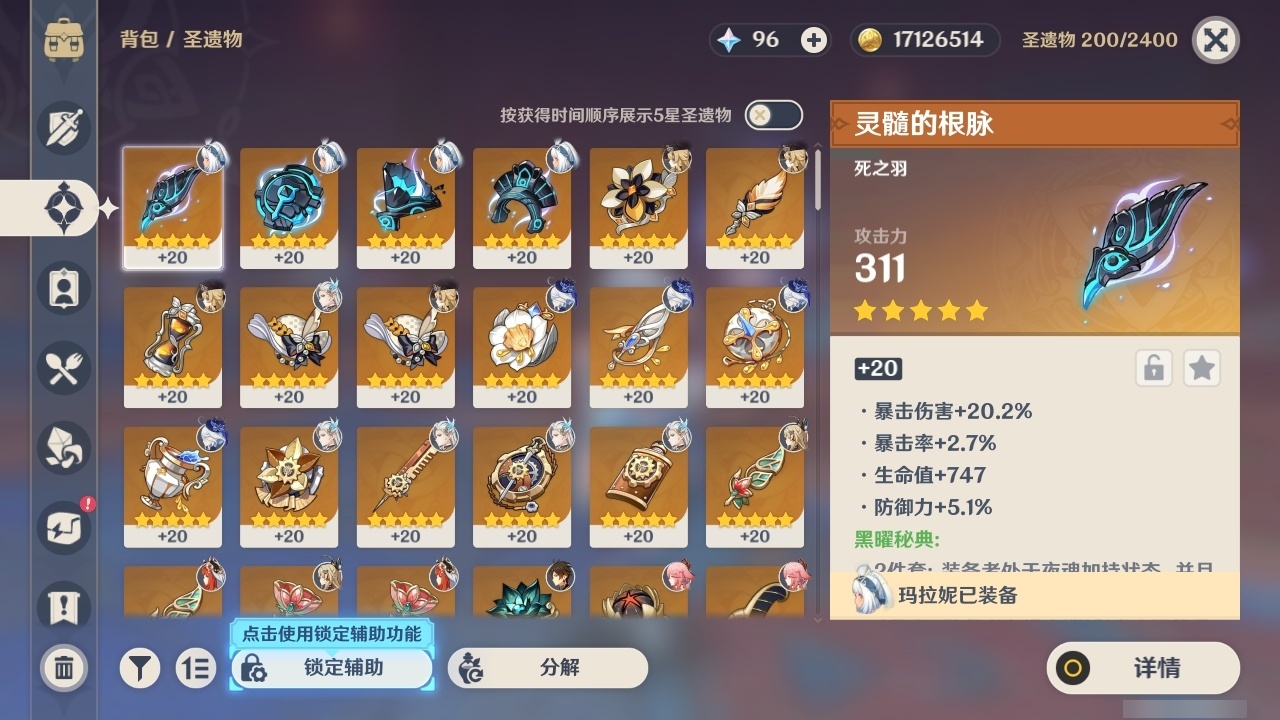Open the food inventory tab

[66, 367]
